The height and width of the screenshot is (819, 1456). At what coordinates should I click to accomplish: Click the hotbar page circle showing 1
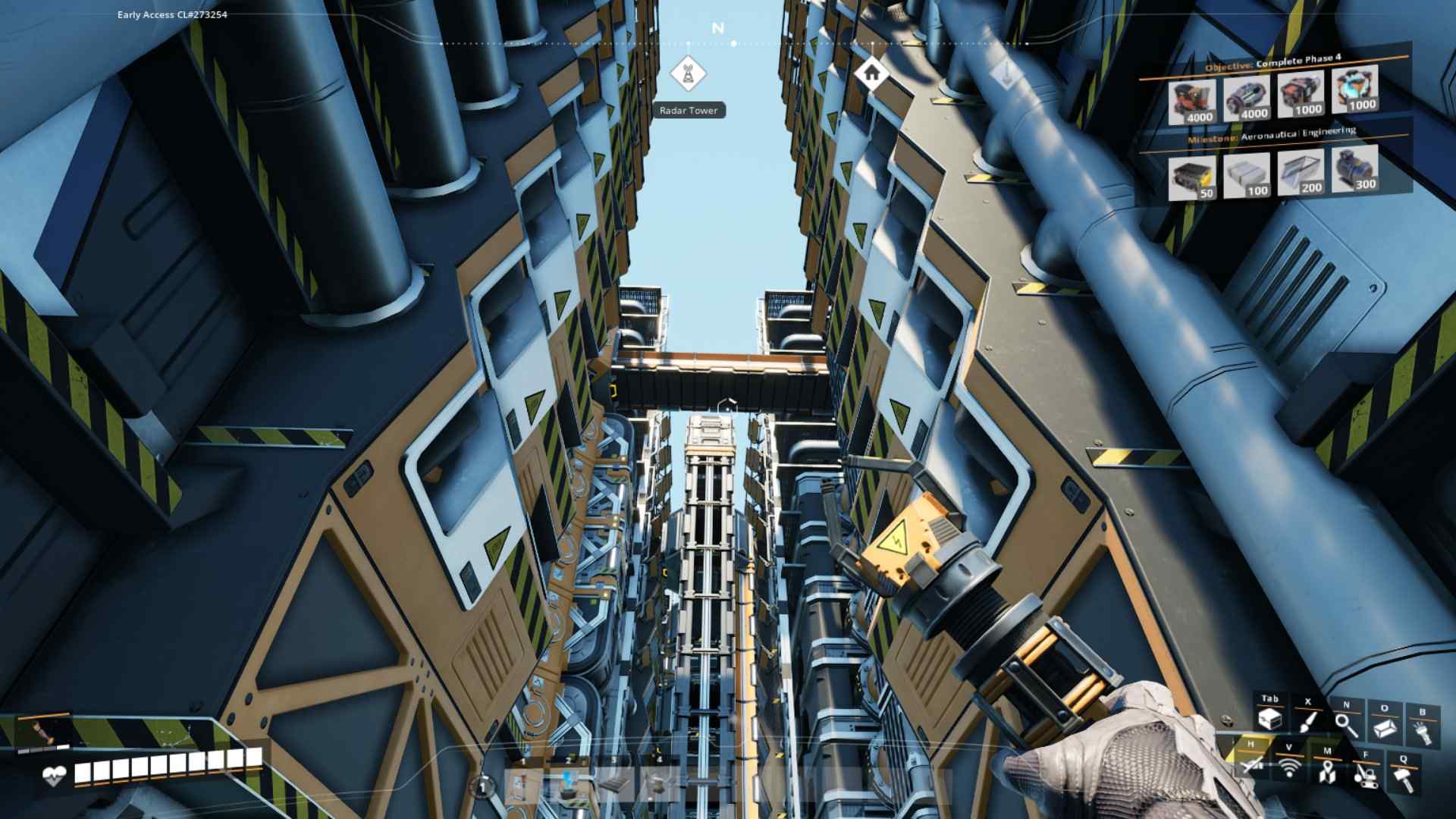(482, 787)
